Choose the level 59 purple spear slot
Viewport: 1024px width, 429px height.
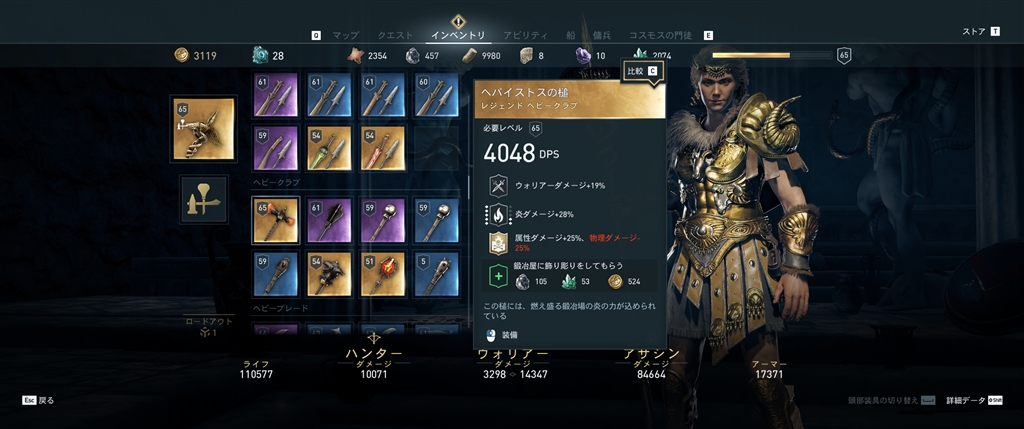point(275,148)
